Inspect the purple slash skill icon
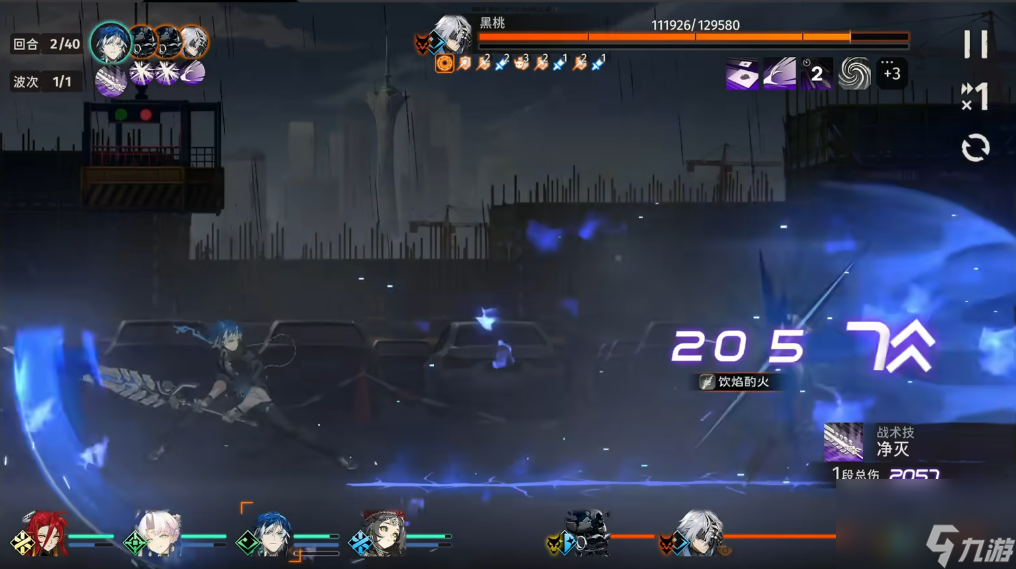The height and width of the screenshot is (569, 1016). coord(780,73)
